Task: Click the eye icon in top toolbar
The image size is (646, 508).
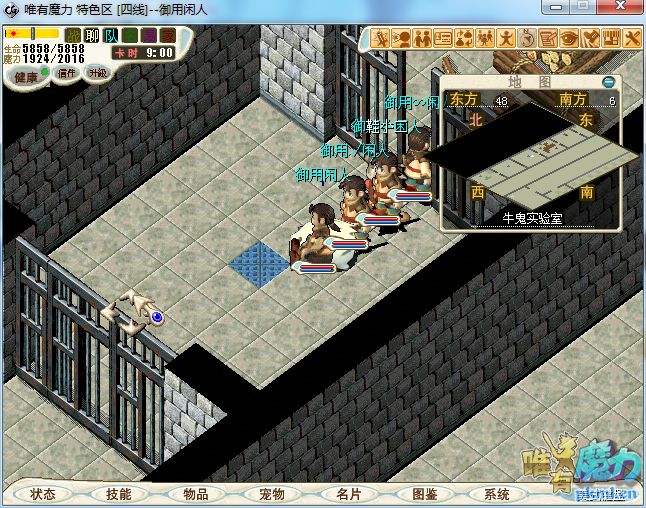Action: 569,38
